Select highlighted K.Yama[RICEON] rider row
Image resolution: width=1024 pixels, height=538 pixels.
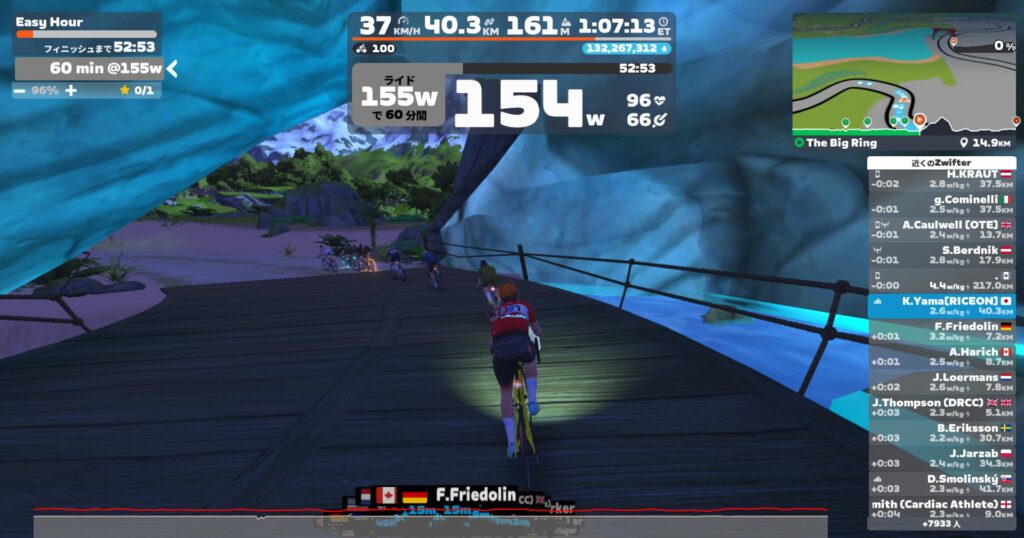pos(941,305)
